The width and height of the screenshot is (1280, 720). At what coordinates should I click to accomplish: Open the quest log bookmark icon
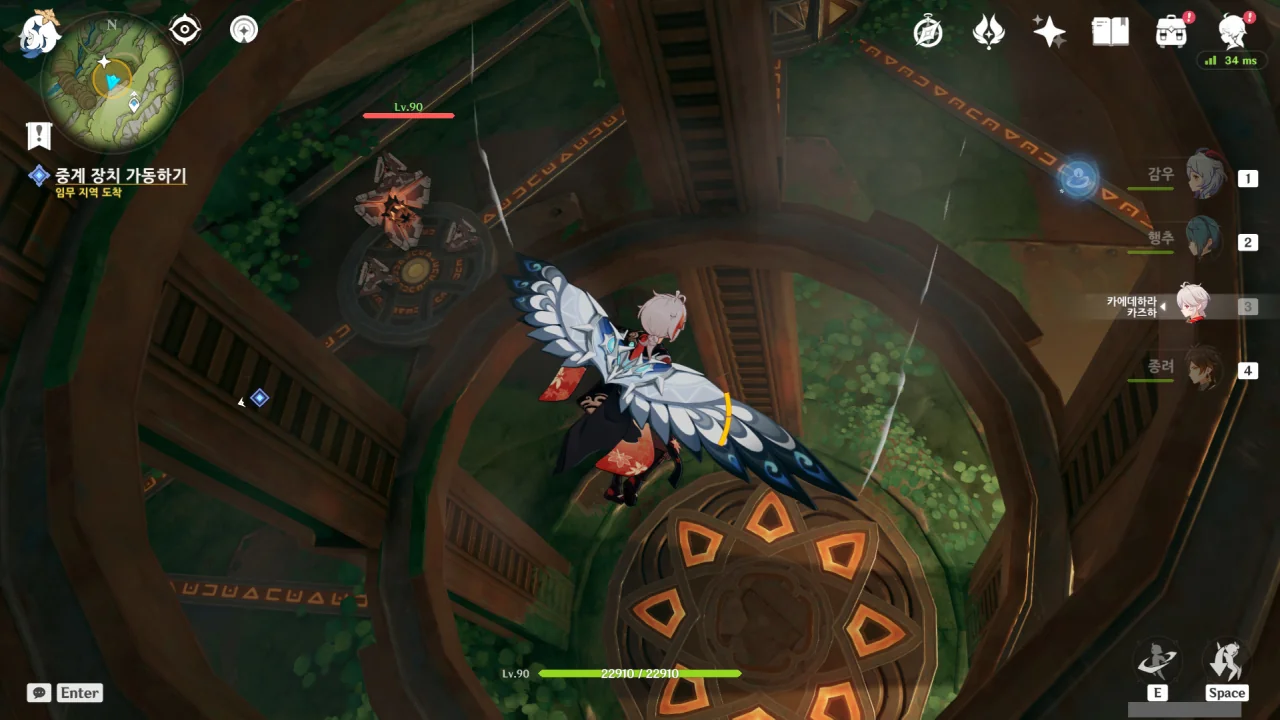(x=39, y=135)
